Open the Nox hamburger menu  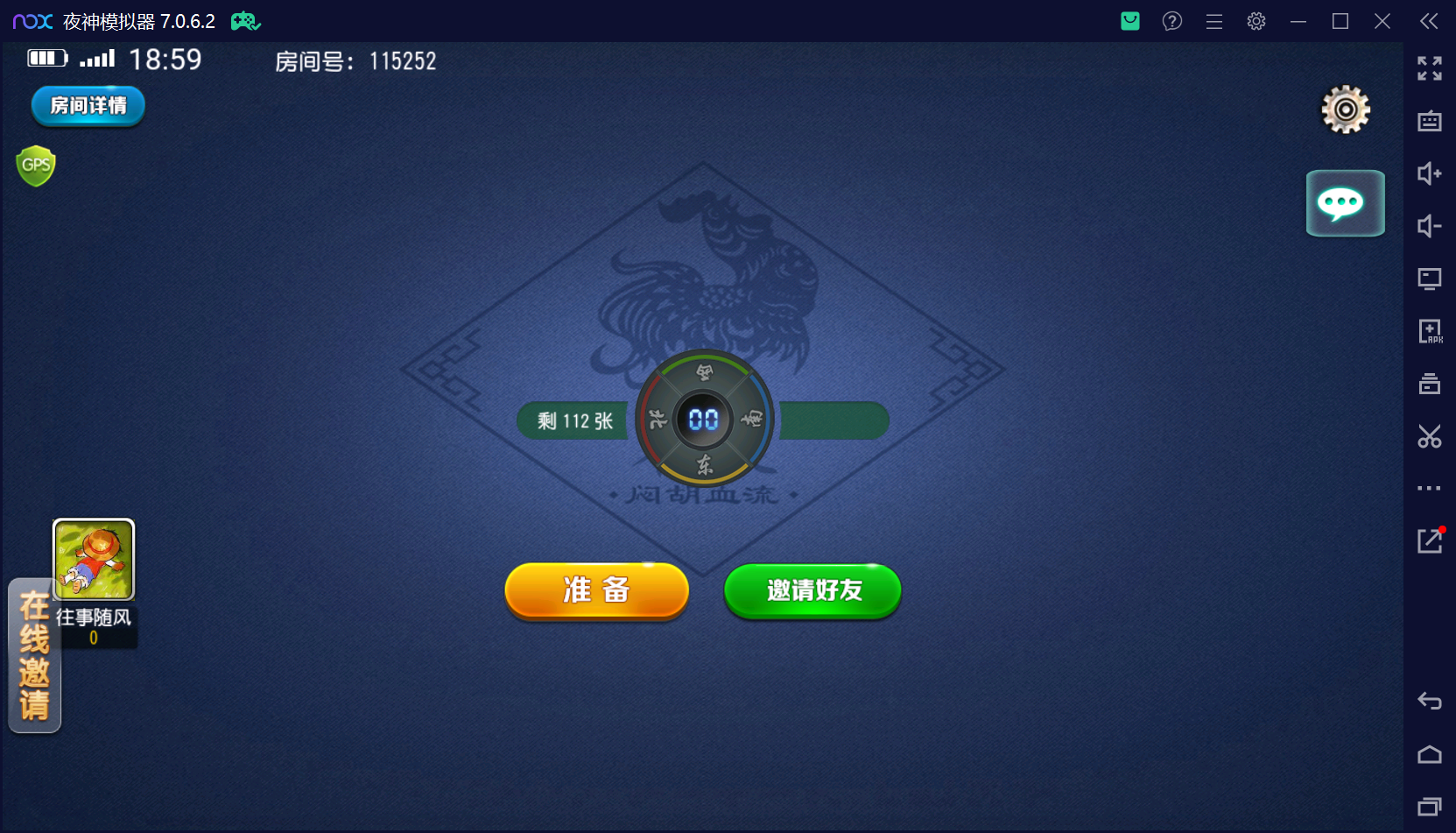click(x=1214, y=21)
